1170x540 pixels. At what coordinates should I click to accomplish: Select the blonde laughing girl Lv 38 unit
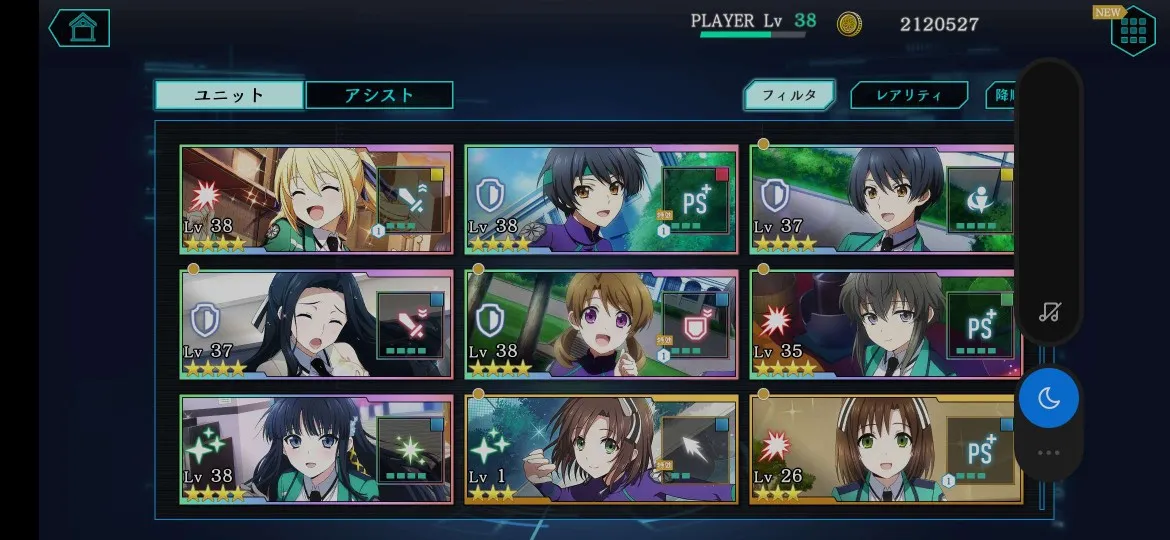point(316,199)
